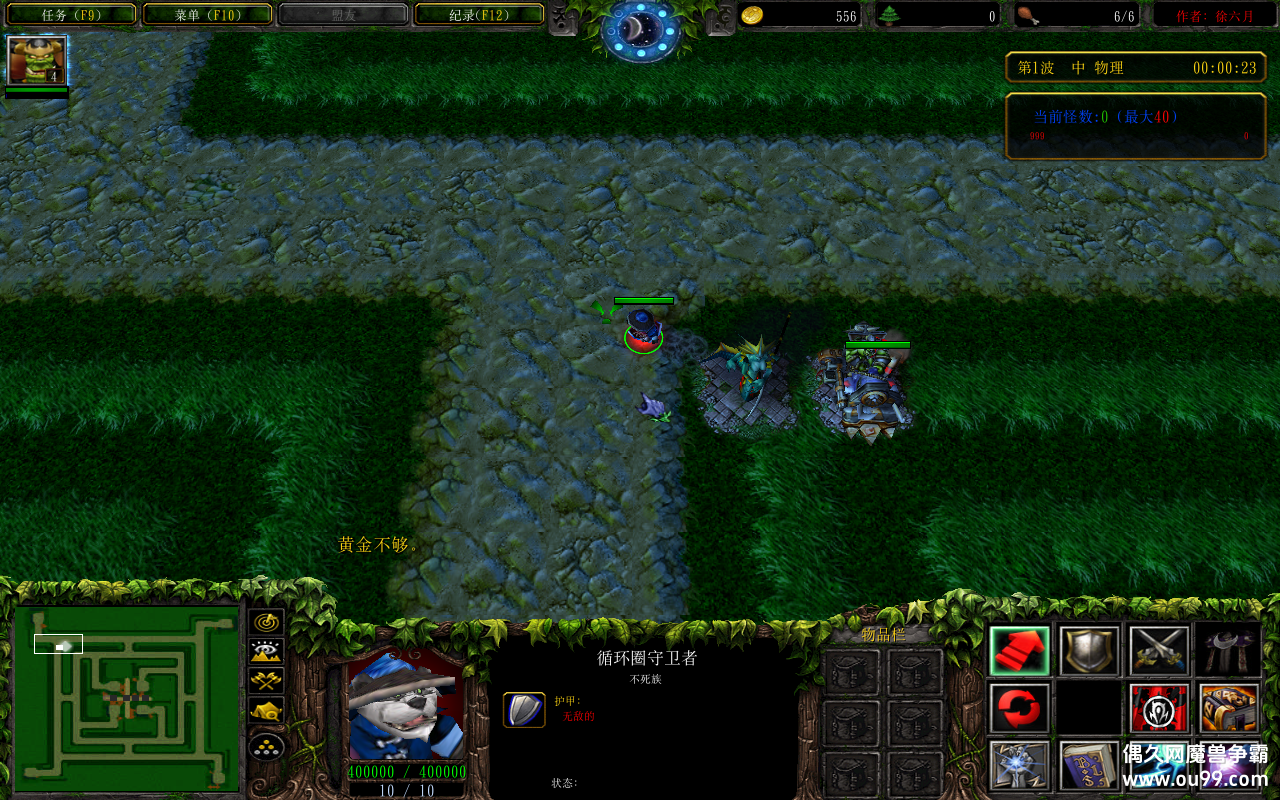Choose the crossed swords command icon
Screen dimensions: 1280x800
(1159, 650)
